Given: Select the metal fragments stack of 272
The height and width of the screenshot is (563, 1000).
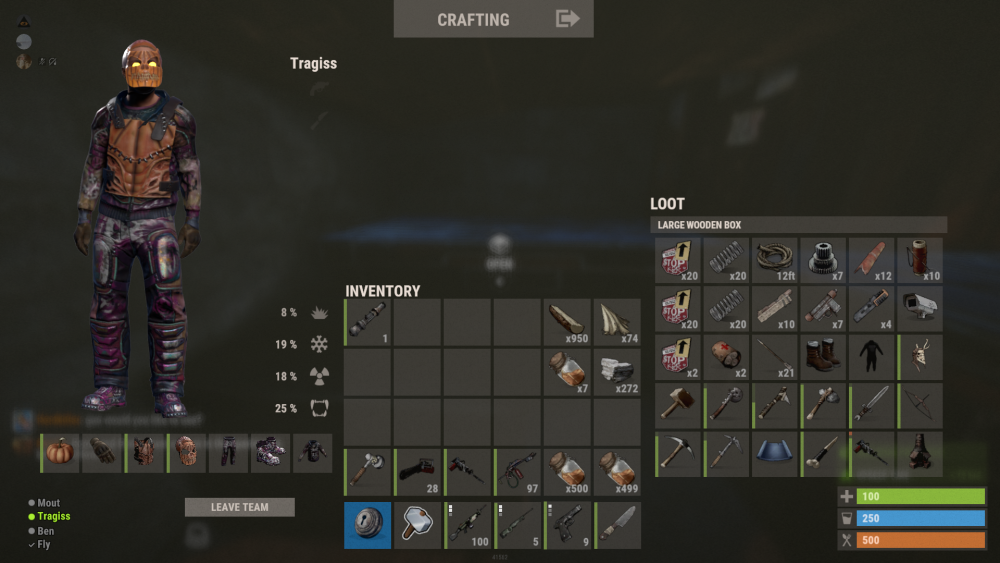Looking at the screenshot, I should click(616, 372).
